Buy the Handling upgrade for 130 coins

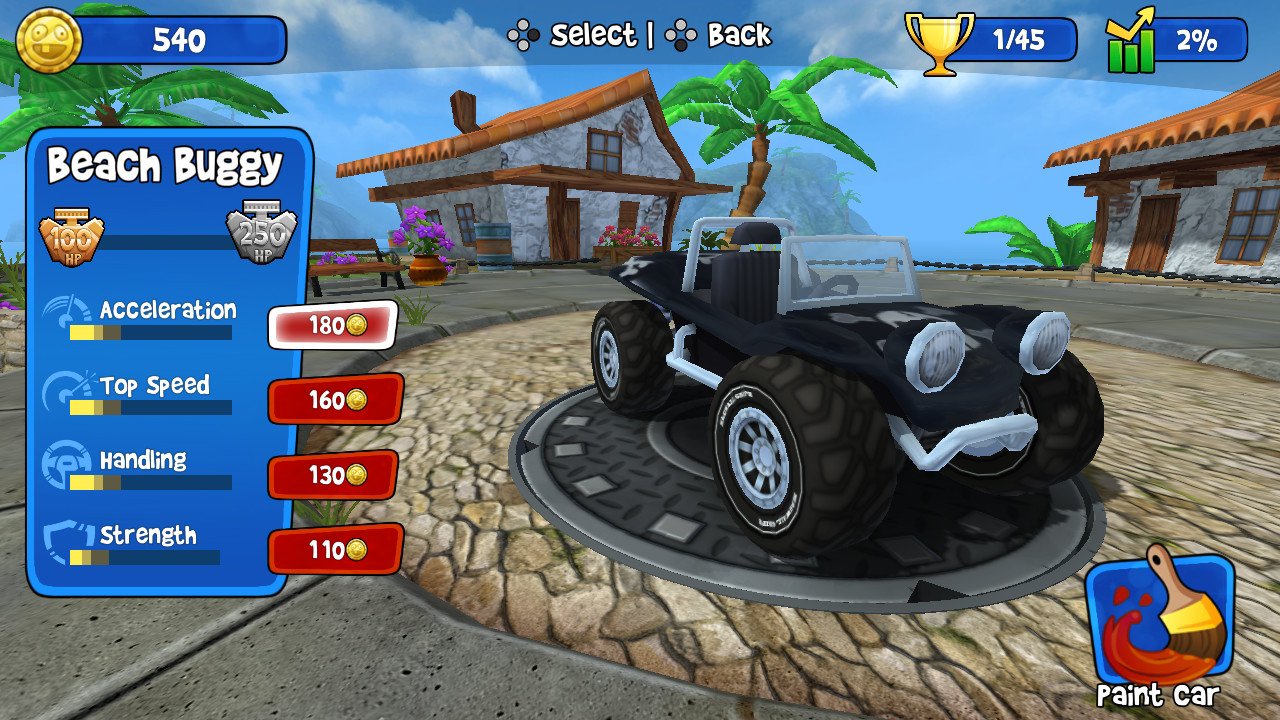[x=334, y=476]
